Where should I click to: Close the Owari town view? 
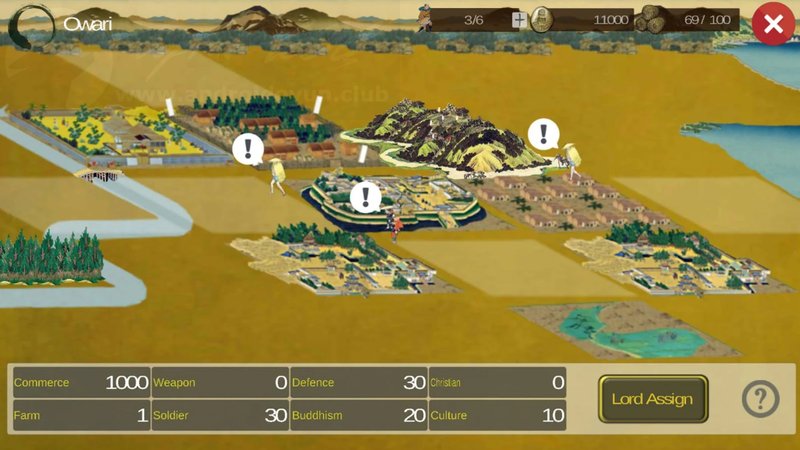[773, 24]
